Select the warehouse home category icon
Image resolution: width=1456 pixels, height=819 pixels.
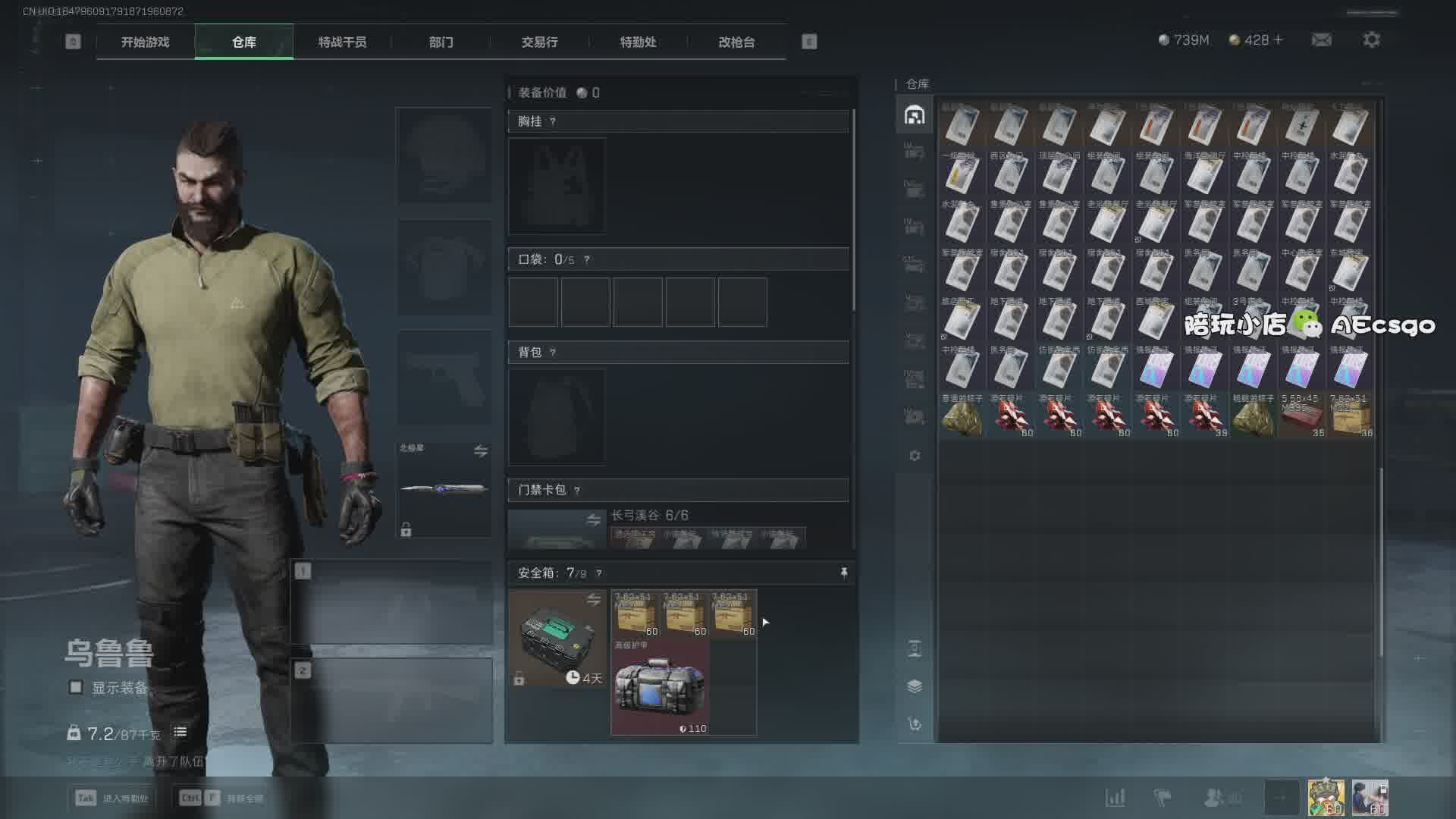(914, 115)
